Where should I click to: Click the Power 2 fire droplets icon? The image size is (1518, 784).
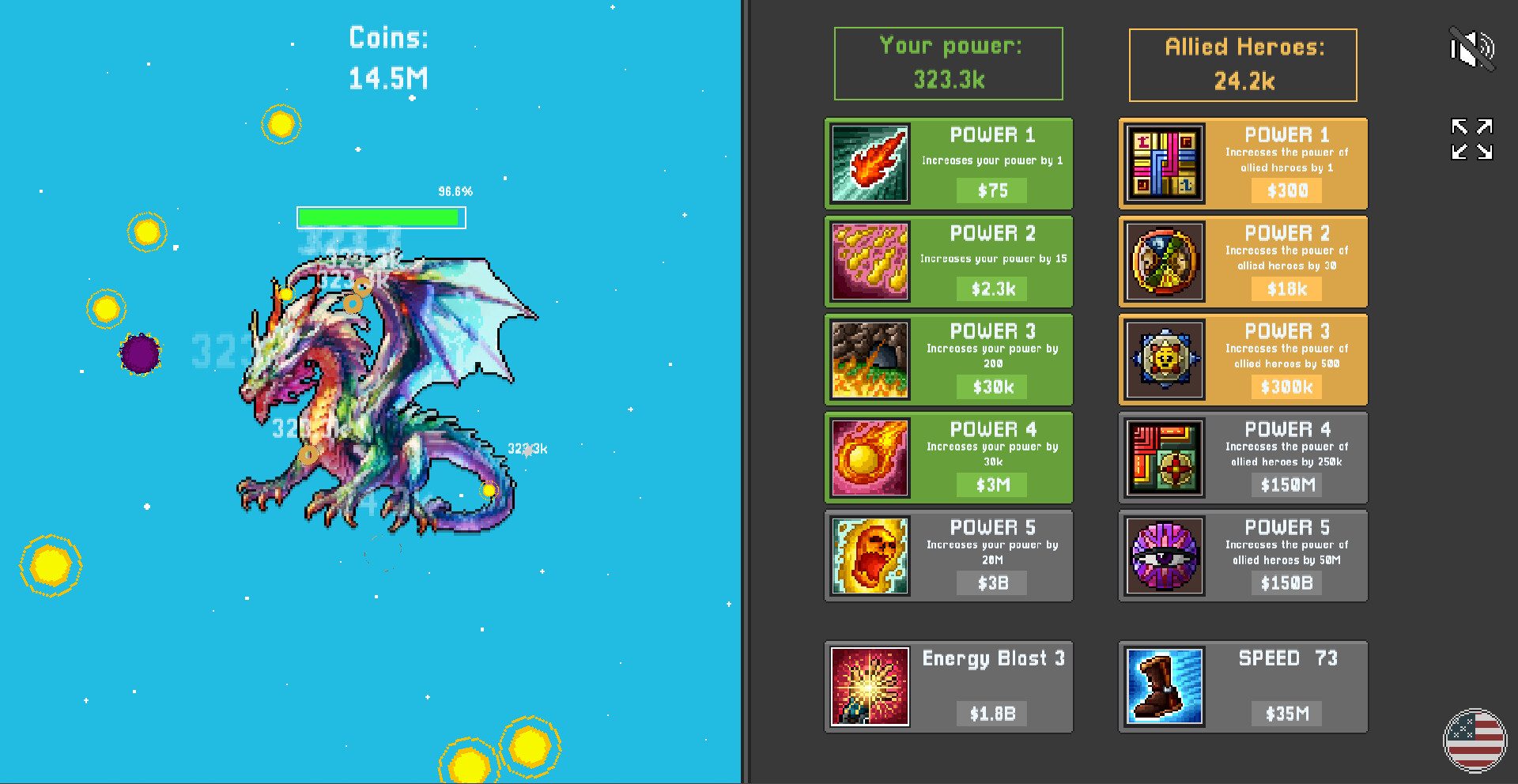click(x=869, y=262)
